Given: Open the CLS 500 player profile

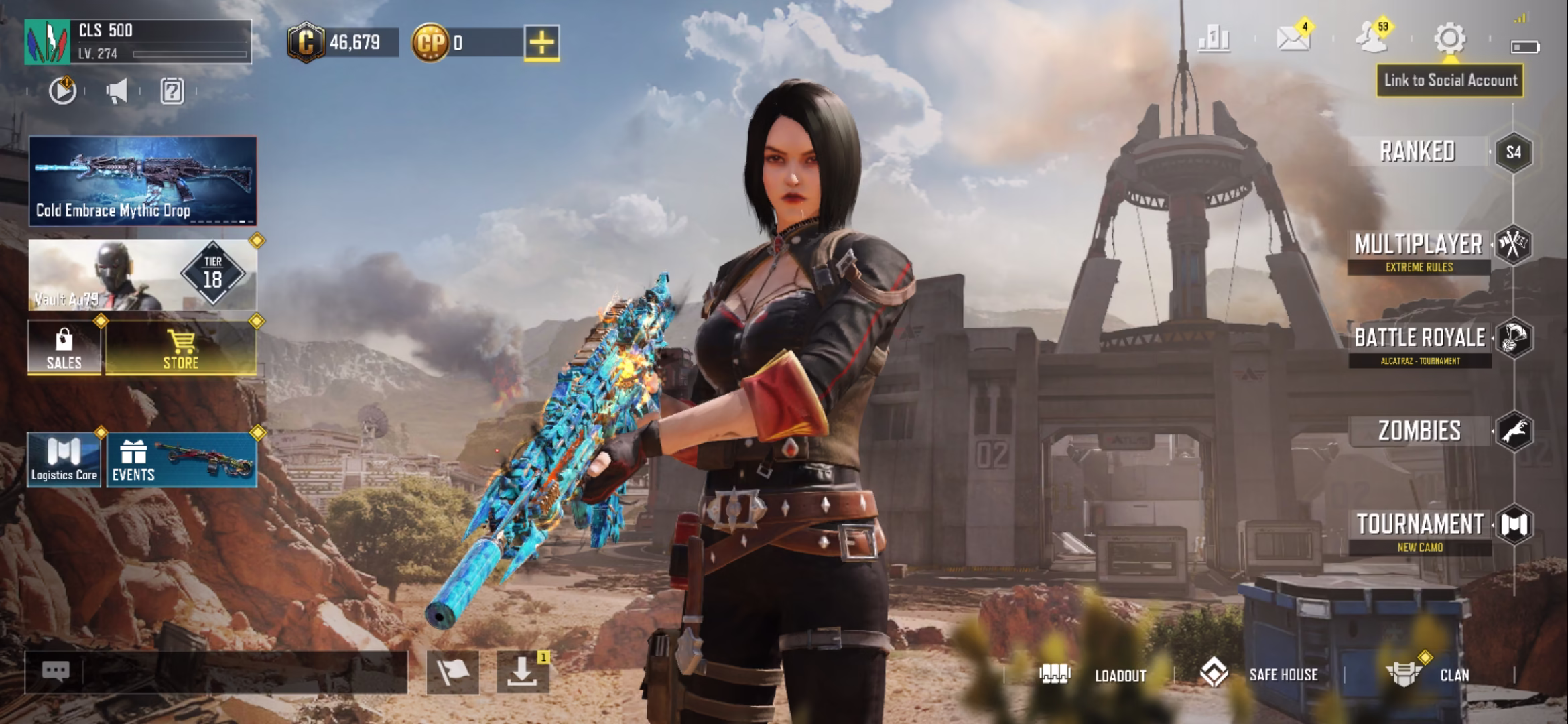Looking at the screenshot, I should tap(138, 42).
